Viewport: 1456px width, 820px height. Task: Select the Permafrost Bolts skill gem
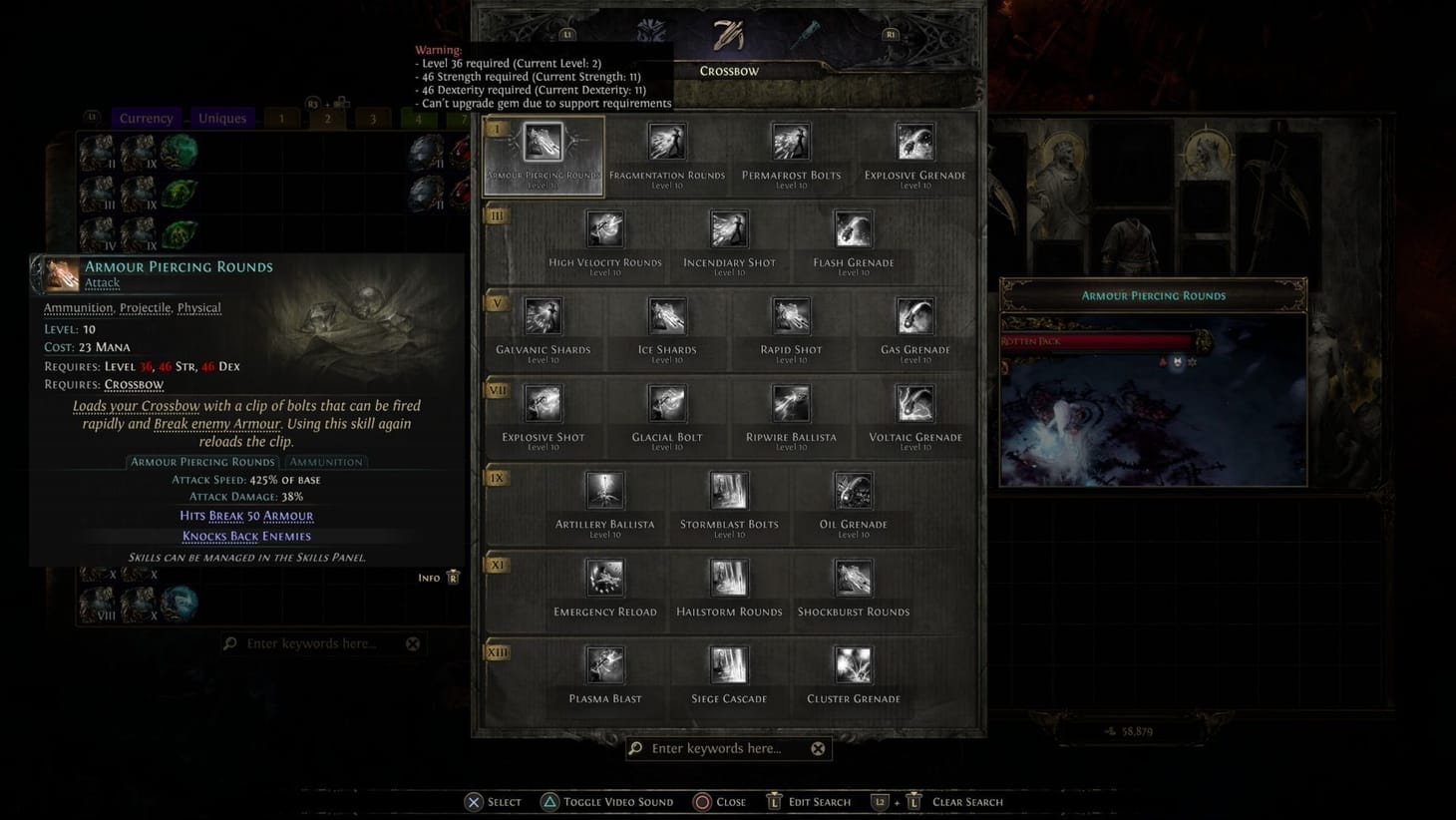click(x=790, y=141)
